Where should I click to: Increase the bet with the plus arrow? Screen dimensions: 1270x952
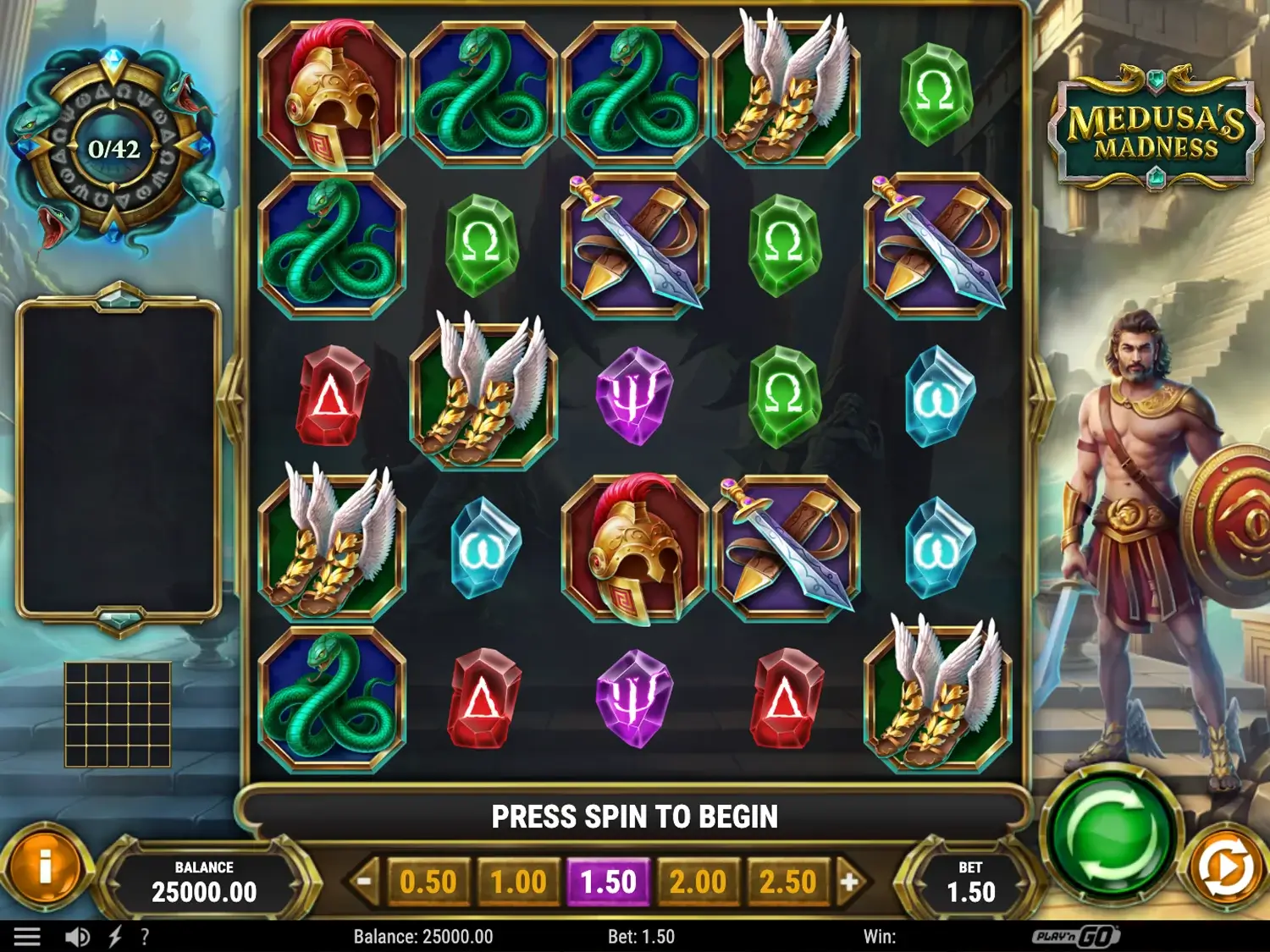[x=849, y=882]
